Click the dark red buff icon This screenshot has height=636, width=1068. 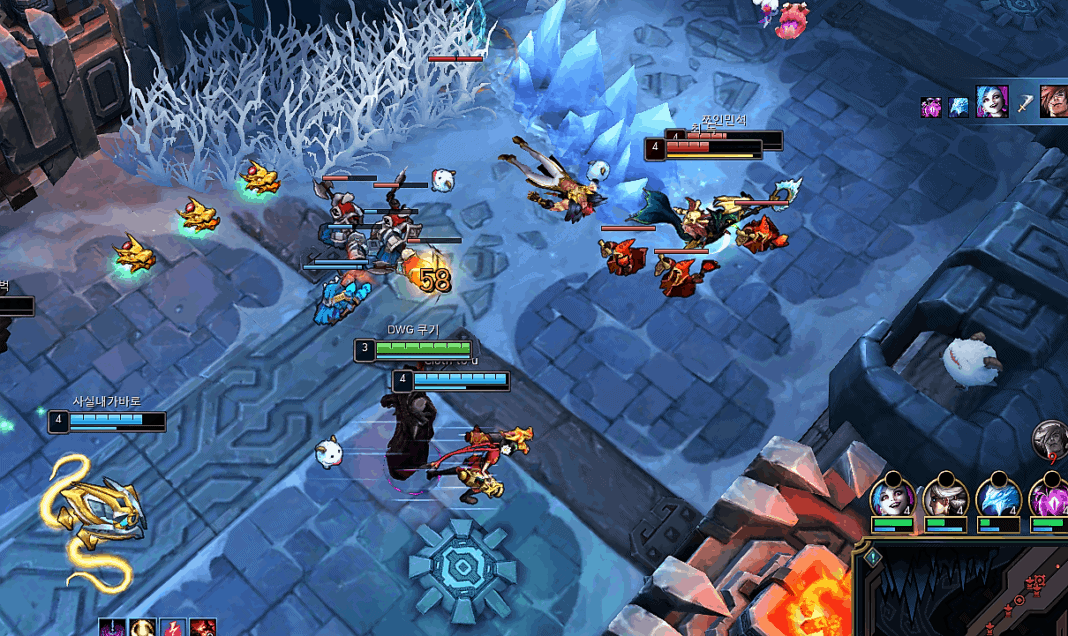click(x=203, y=628)
